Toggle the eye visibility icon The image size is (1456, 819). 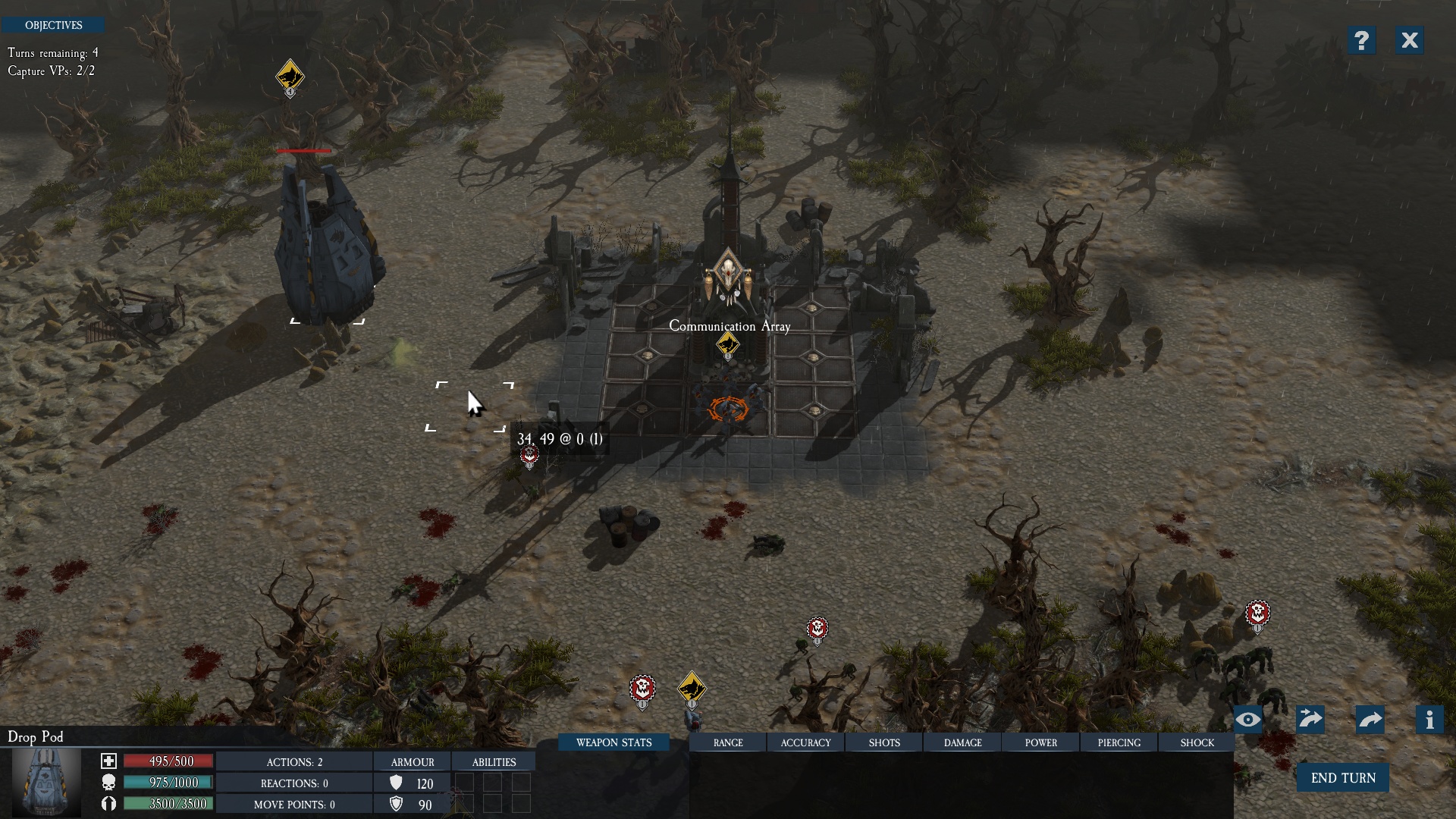click(1248, 720)
